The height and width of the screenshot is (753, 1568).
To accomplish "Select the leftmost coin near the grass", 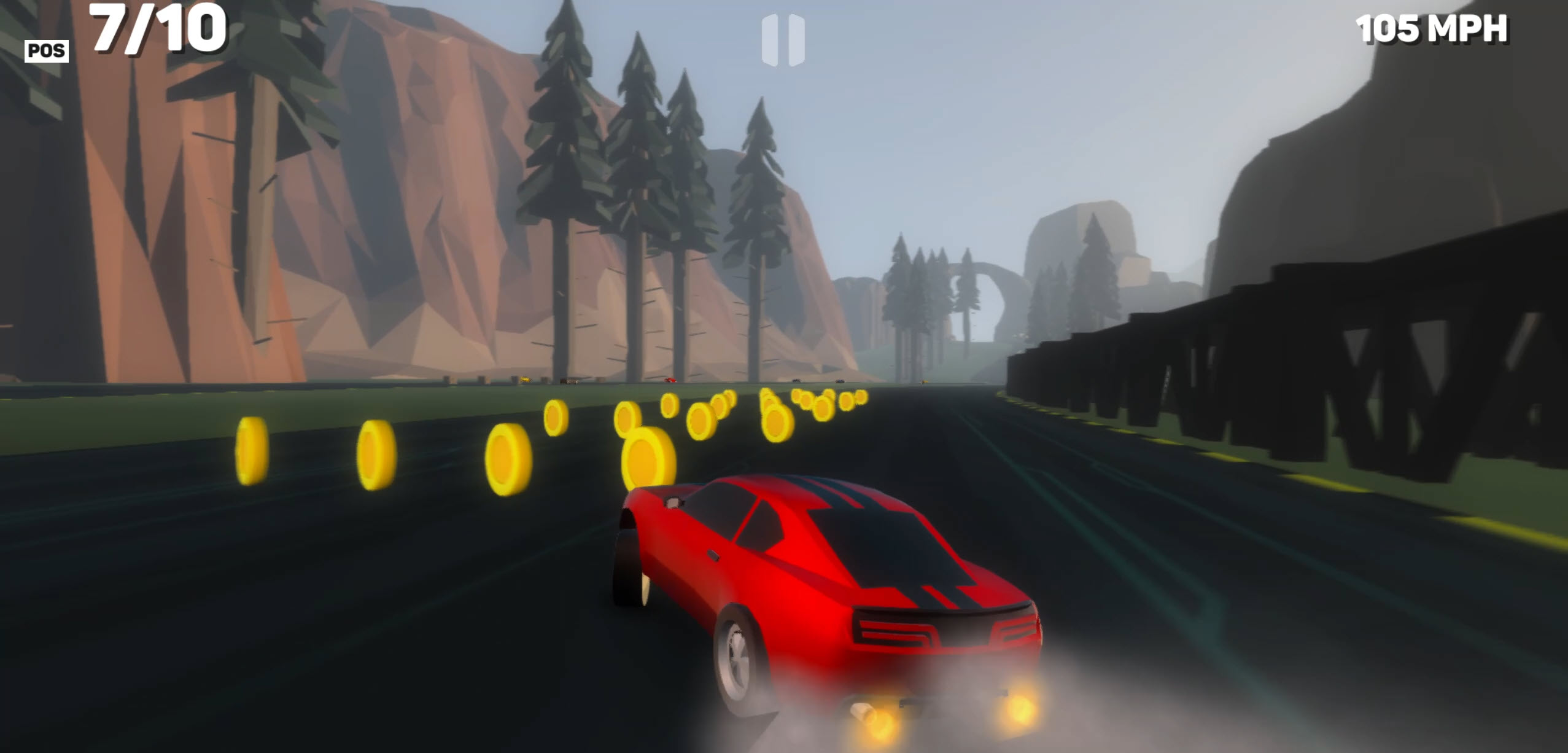I will (254, 461).
